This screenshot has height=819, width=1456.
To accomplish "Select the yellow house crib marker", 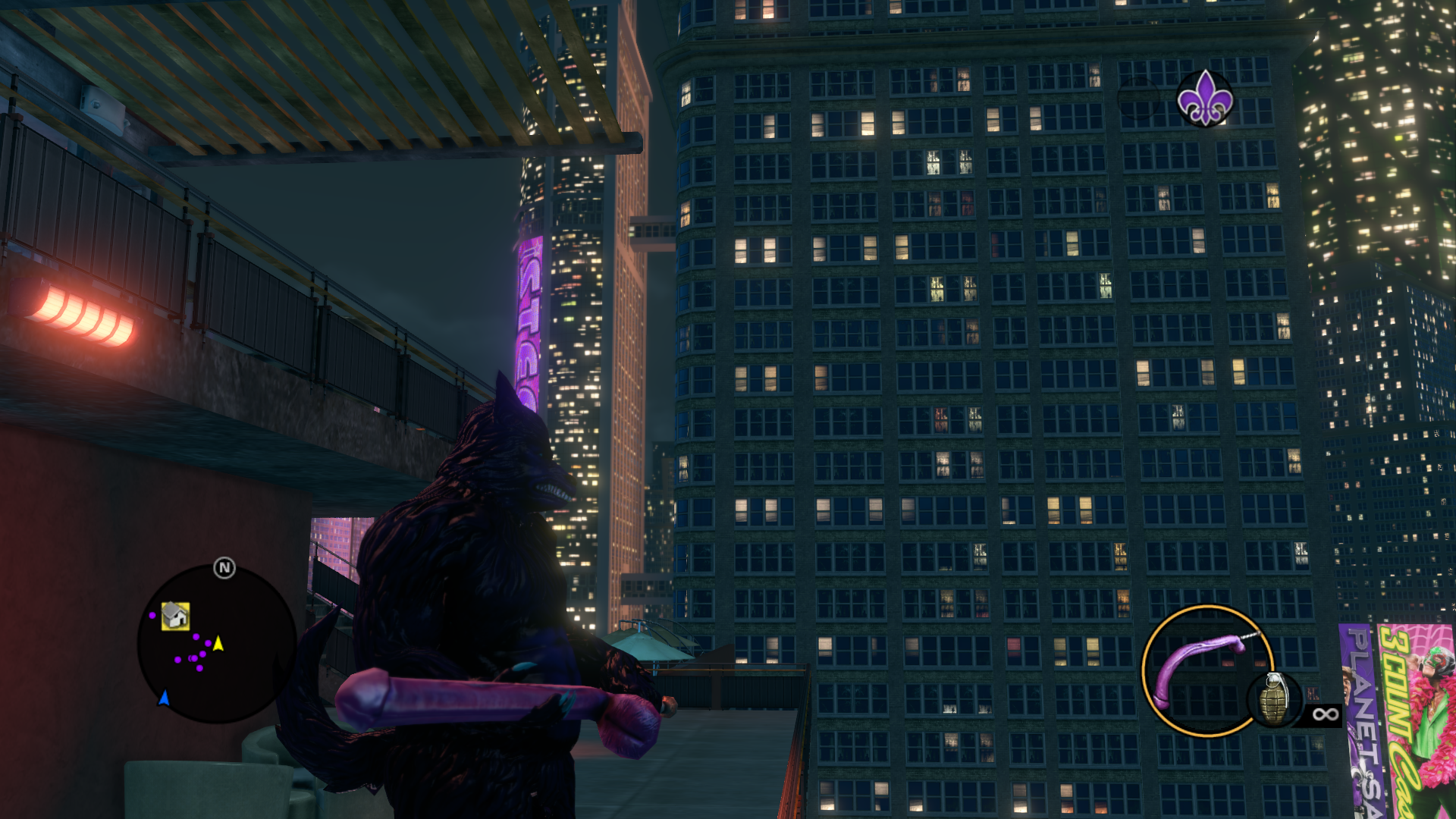I will pos(175,616).
